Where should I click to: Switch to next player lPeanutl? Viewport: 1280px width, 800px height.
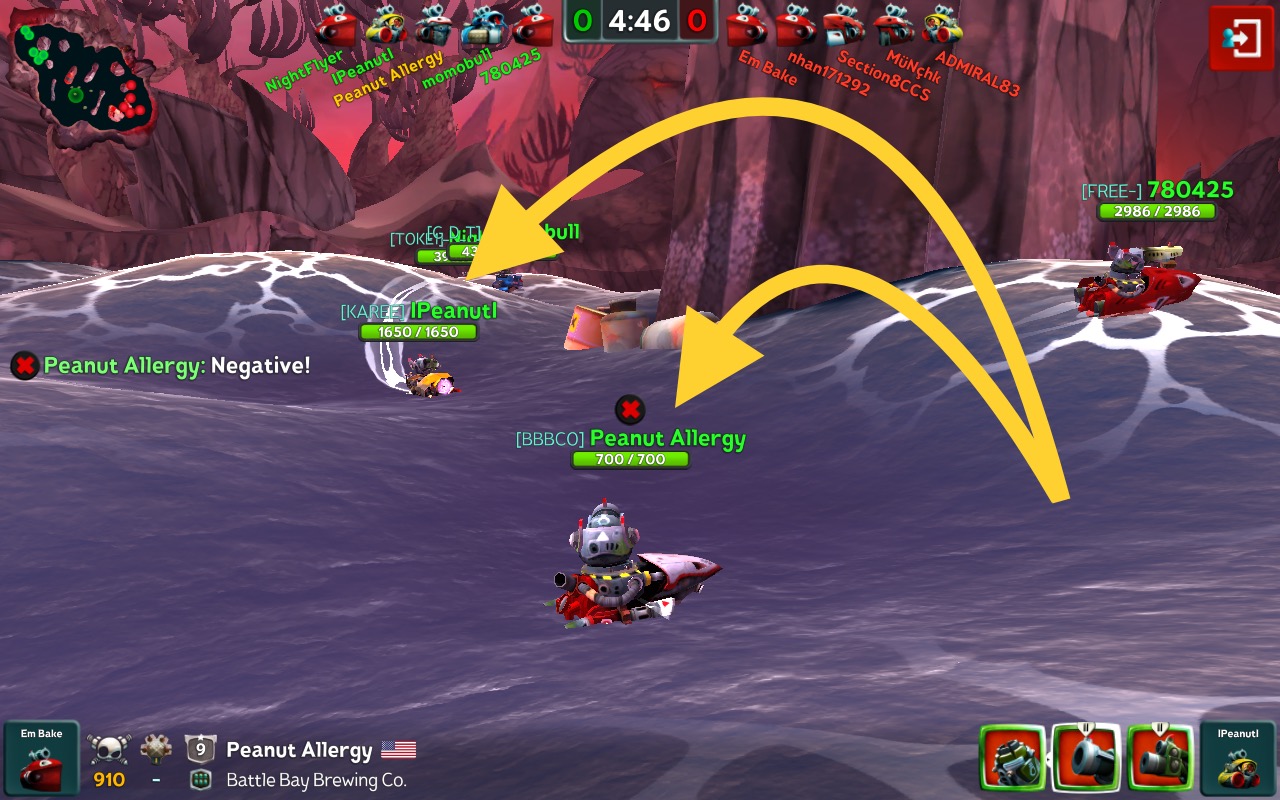coord(1238,759)
